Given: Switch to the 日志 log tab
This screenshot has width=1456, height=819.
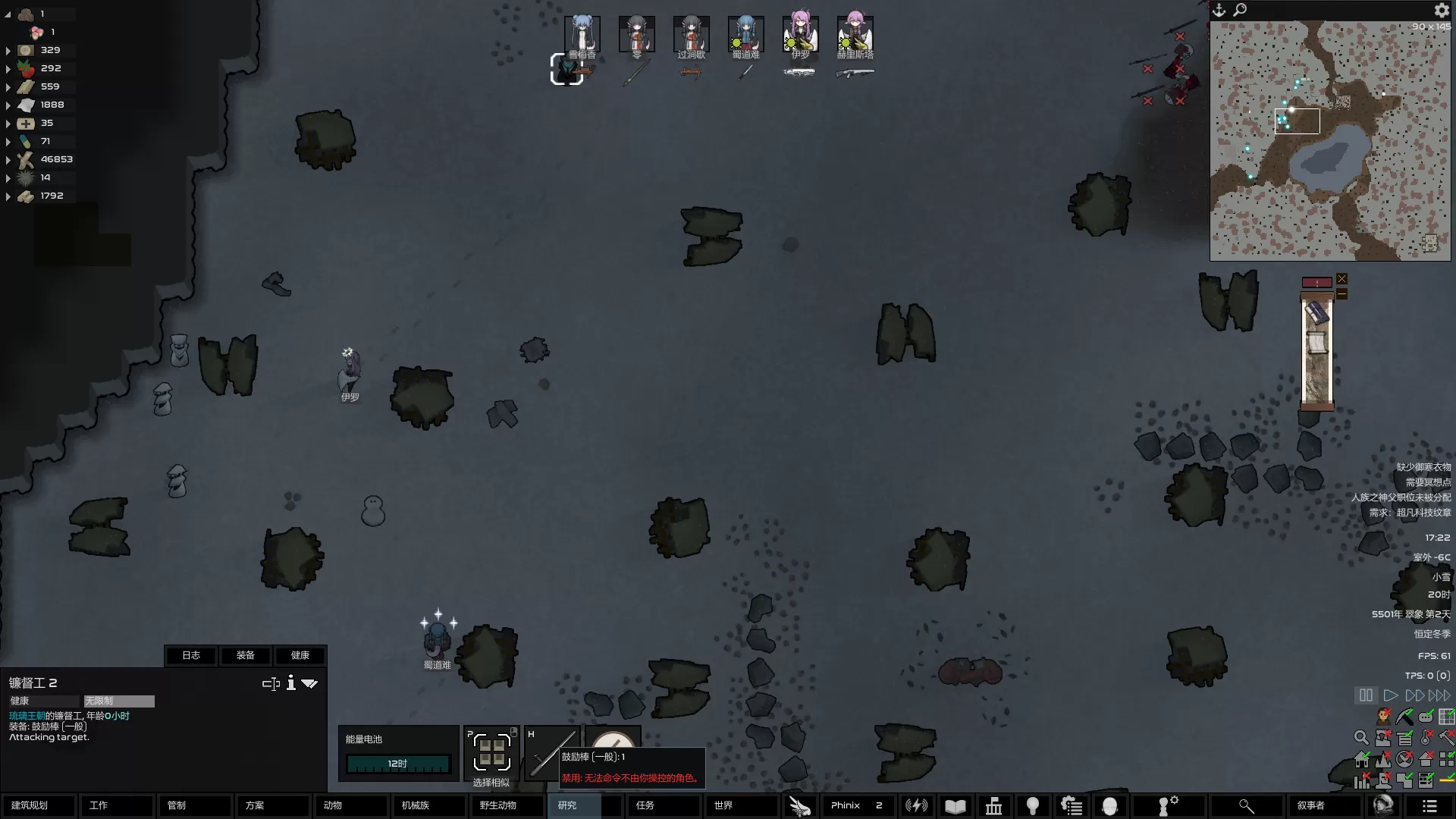Looking at the screenshot, I should pyautogui.click(x=191, y=655).
